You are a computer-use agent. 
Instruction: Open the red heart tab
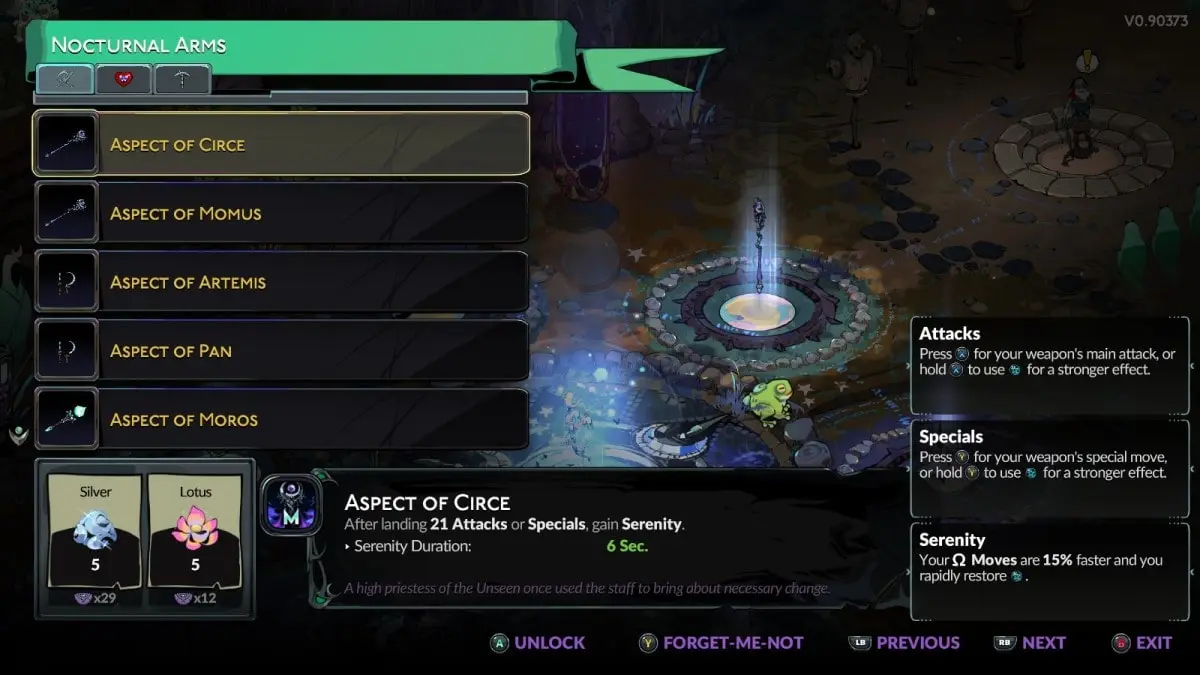point(124,79)
